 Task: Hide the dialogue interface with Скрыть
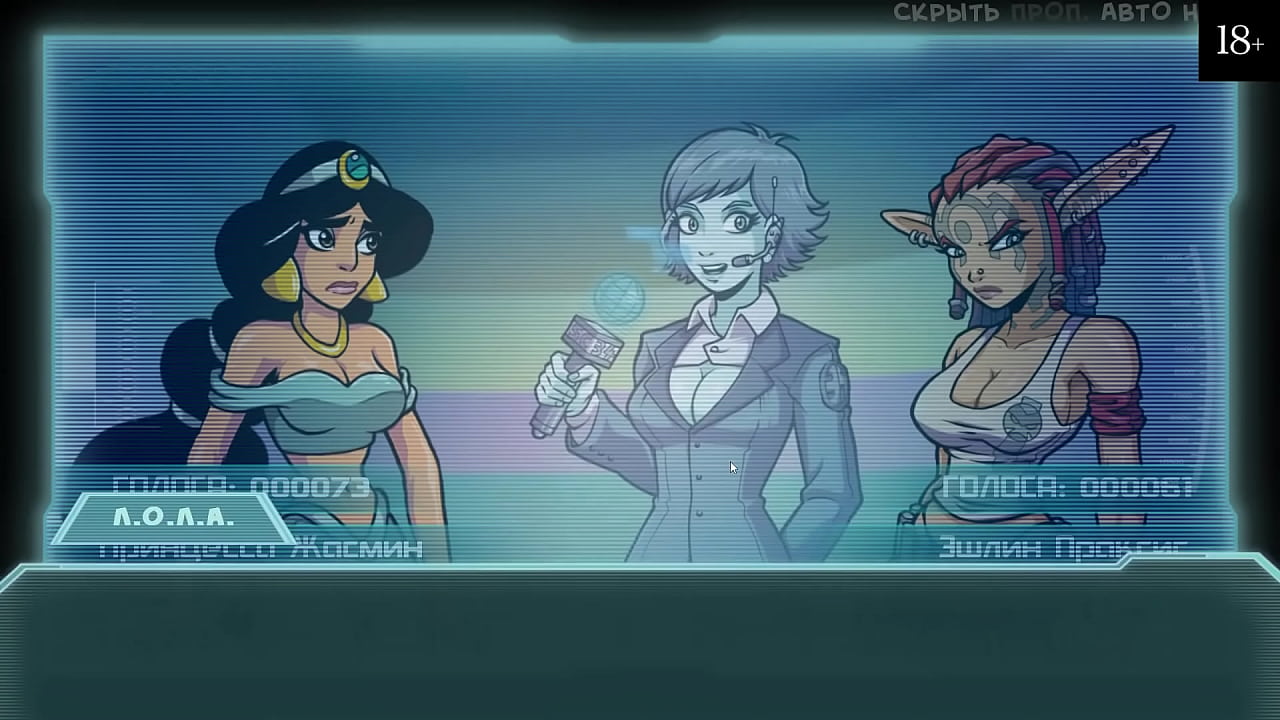coord(945,13)
